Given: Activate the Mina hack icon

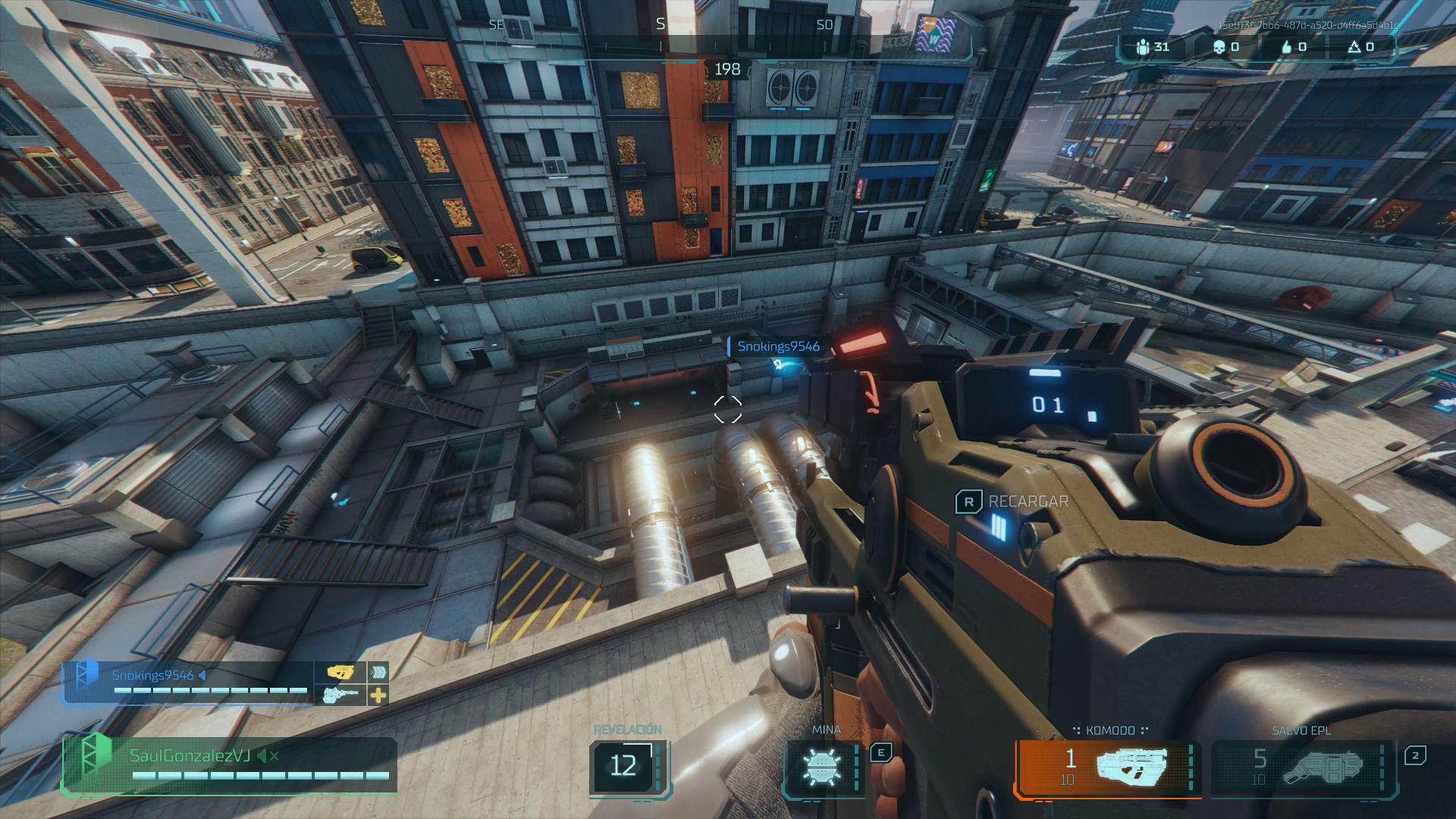Looking at the screenshot, I should (x=822, y=767).
